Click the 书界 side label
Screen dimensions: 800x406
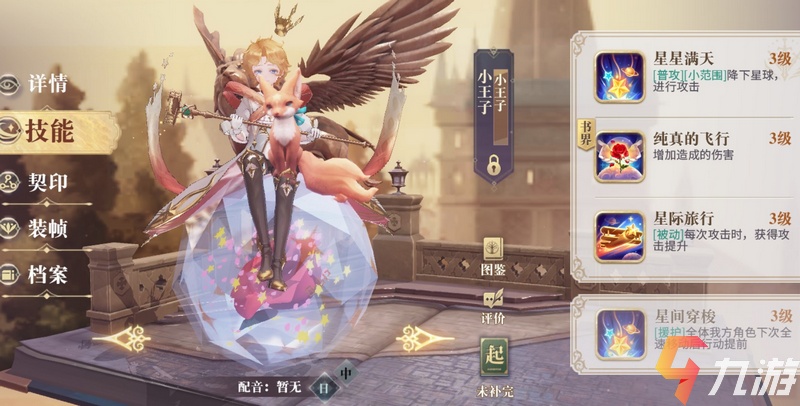point(585,132)
